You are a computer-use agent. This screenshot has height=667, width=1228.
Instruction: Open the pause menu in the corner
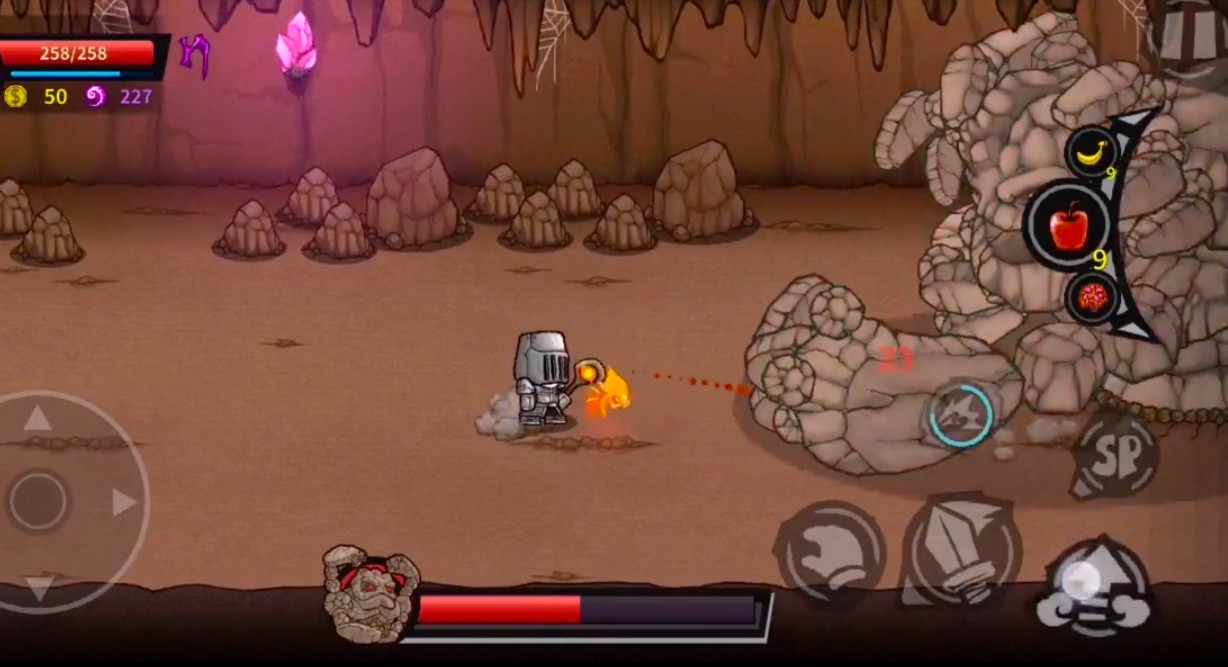click(x=1190, y=35)
